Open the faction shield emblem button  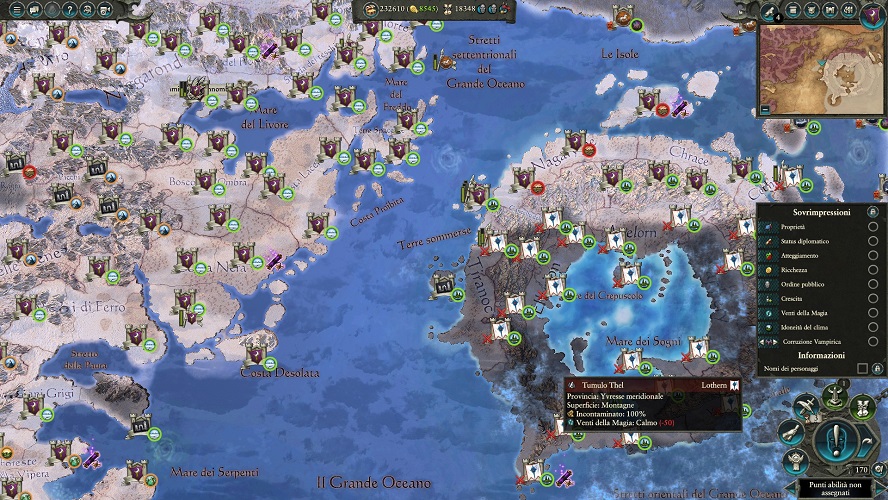(873, 13)
